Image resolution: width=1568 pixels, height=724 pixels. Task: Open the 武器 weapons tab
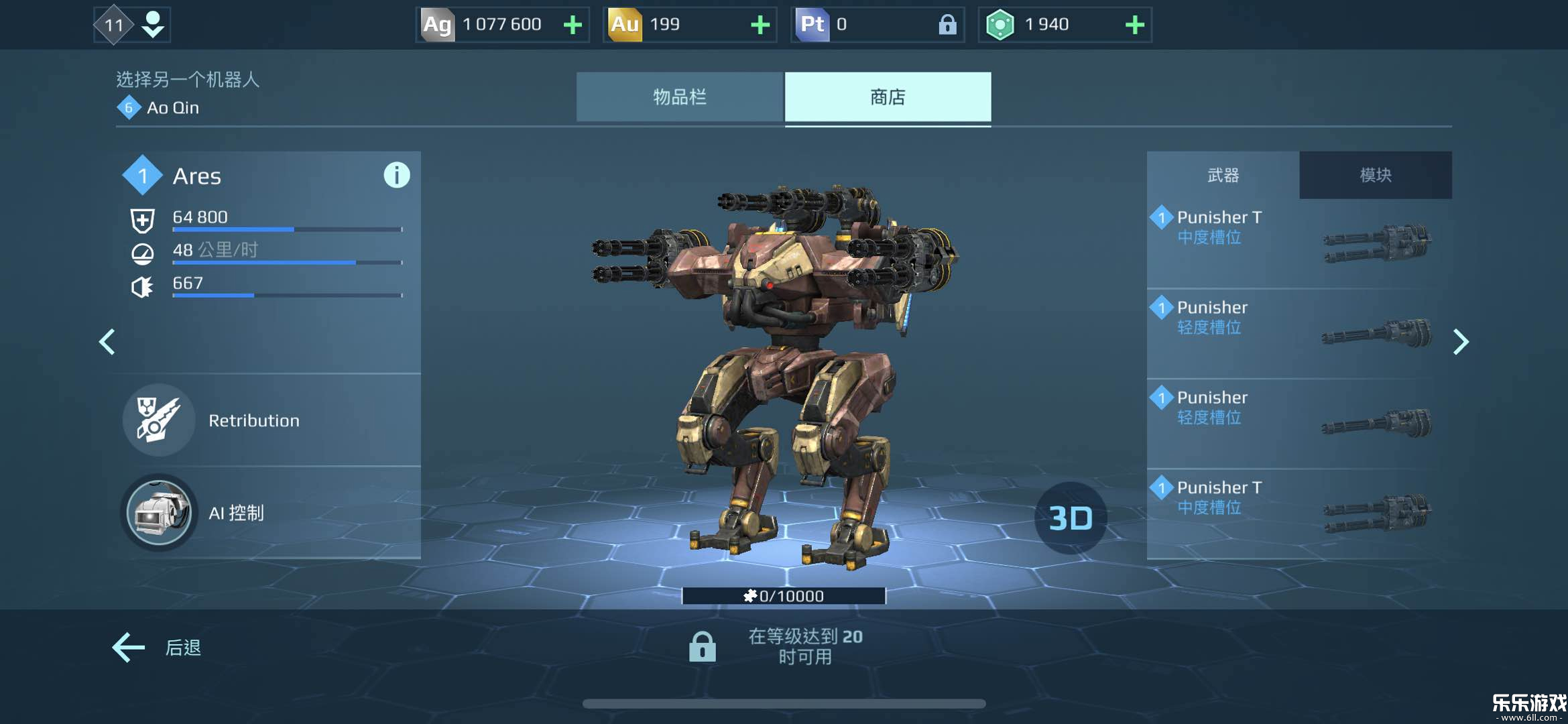[x=1223, y=175]
